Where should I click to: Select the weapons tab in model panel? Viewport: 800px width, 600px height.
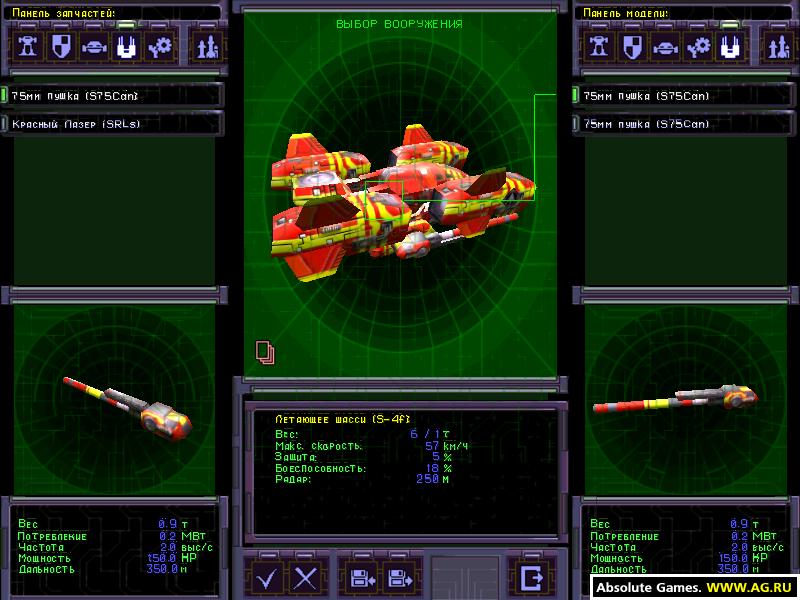click(x=731, y=46)
